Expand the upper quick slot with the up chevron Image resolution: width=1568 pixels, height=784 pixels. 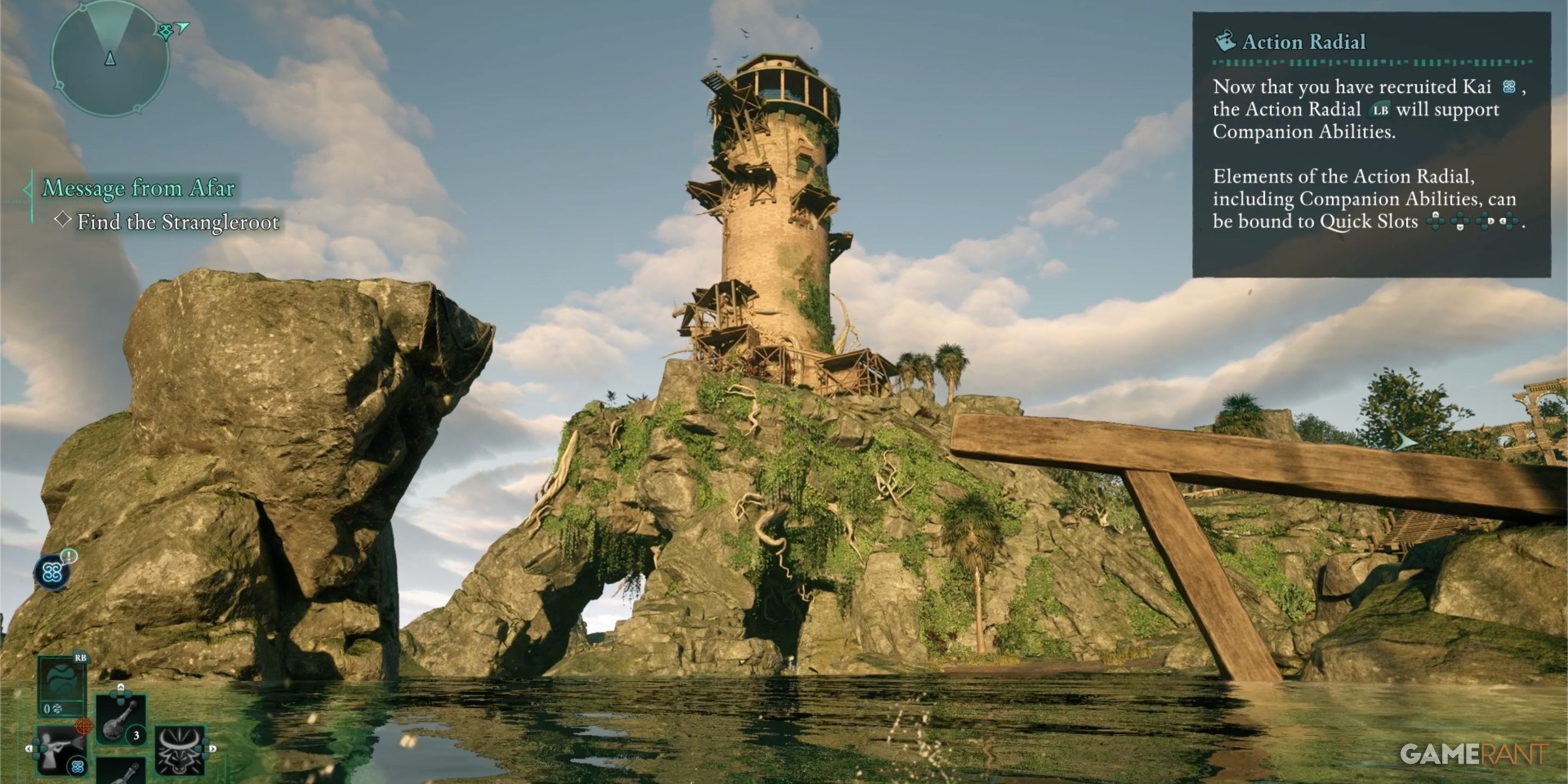pos(120,687)
